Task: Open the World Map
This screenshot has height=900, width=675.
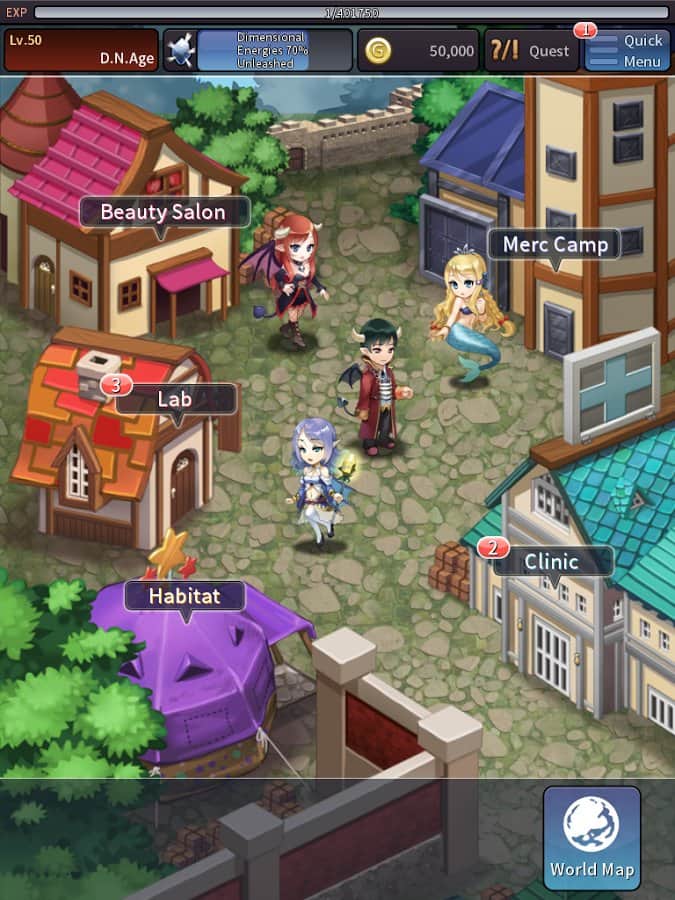Action: (592, 836)
